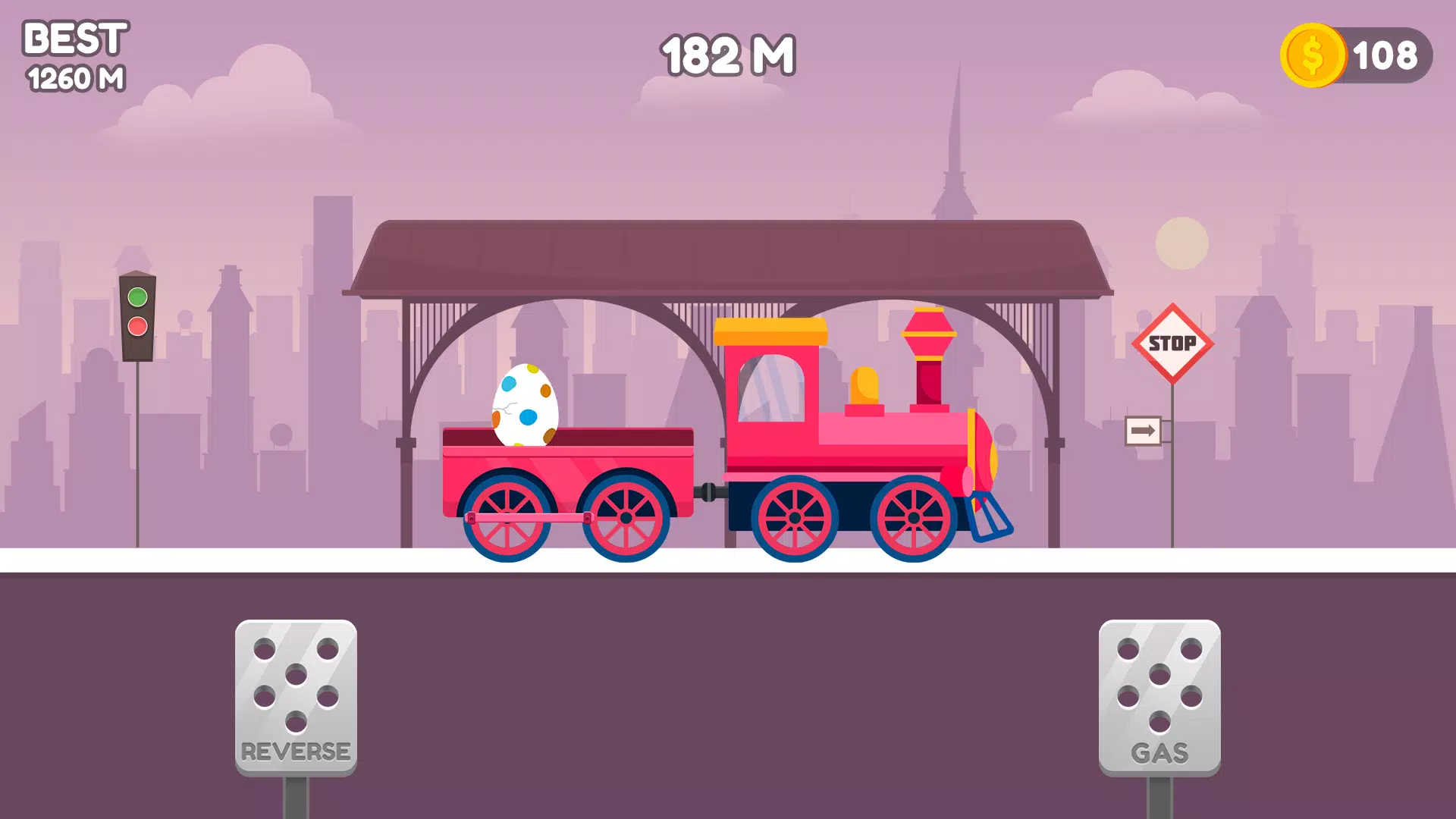The image size is (1456, 819).
Task: Click the wagon coupling between cars
Action: (709, 493)
